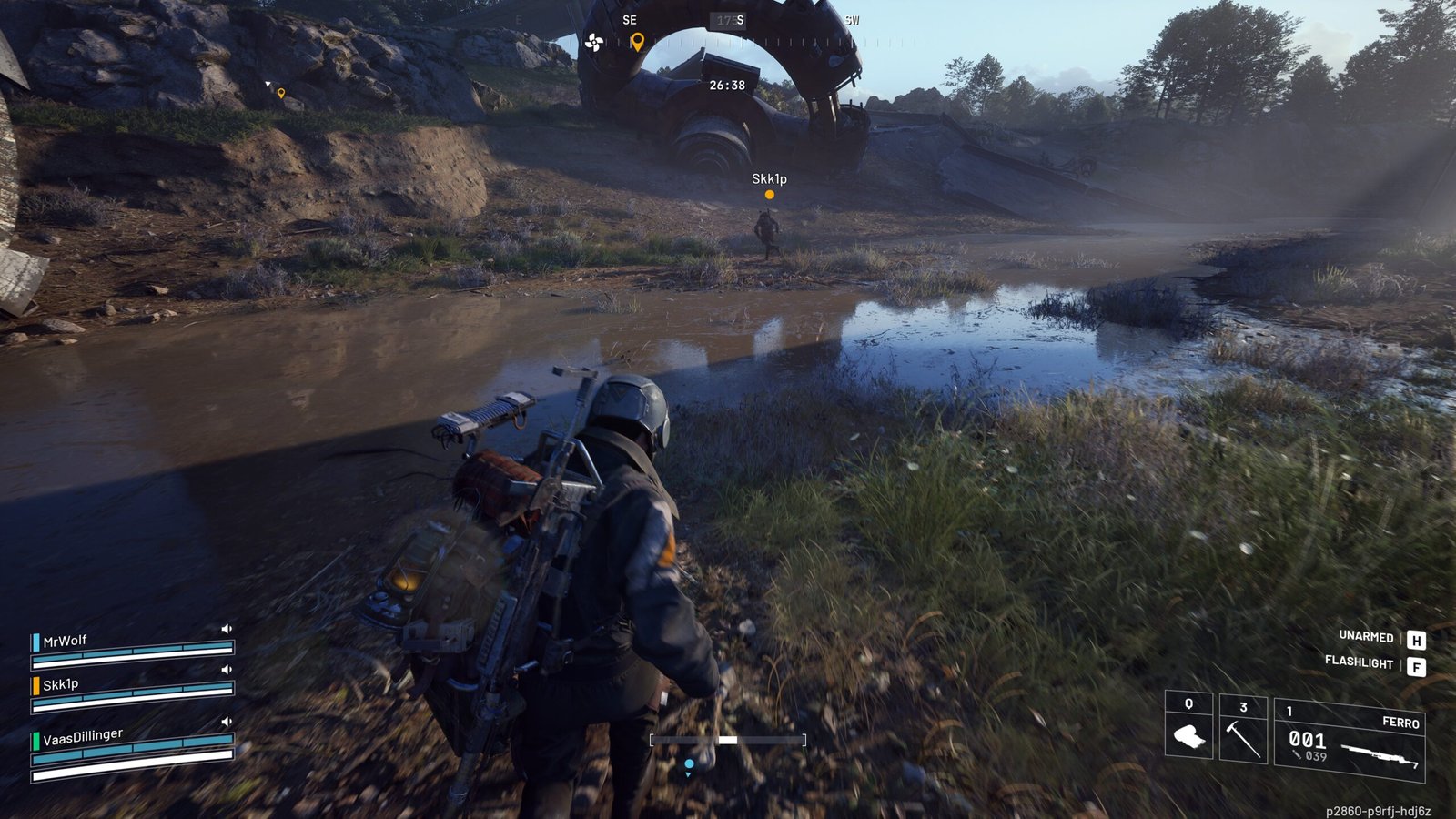Click VaasDillinger's name in the squad list
Screen dimensions: 1456x819
(x=82, y=736)
